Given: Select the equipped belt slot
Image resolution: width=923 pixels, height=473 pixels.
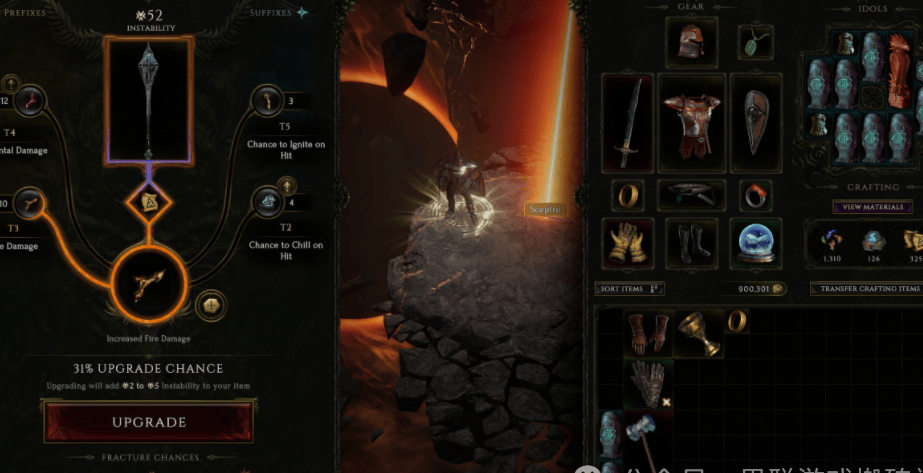Looking at the screenshot, I should [x=691, y=193].
